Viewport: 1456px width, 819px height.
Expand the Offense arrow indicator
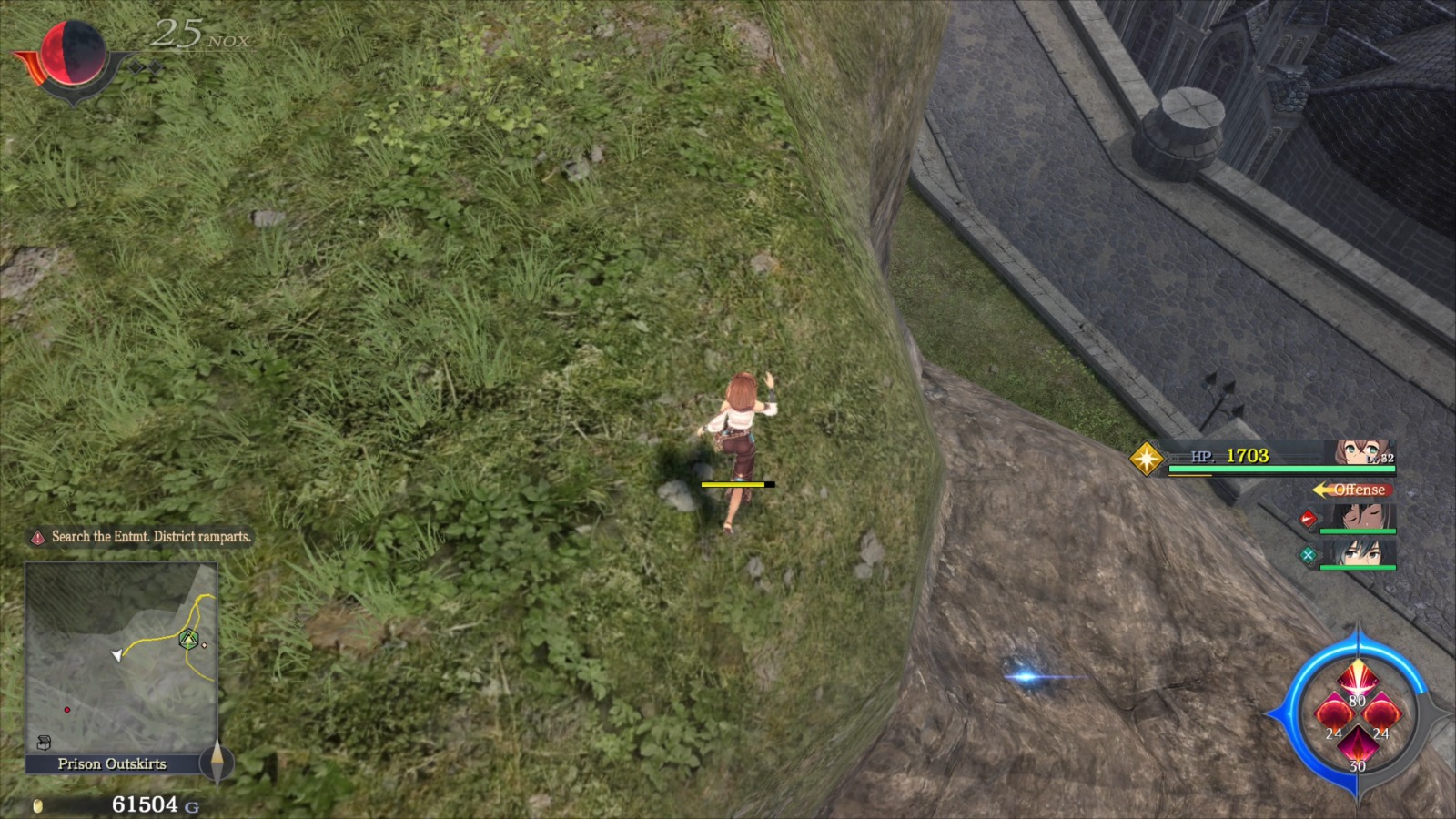(1319, 489)
